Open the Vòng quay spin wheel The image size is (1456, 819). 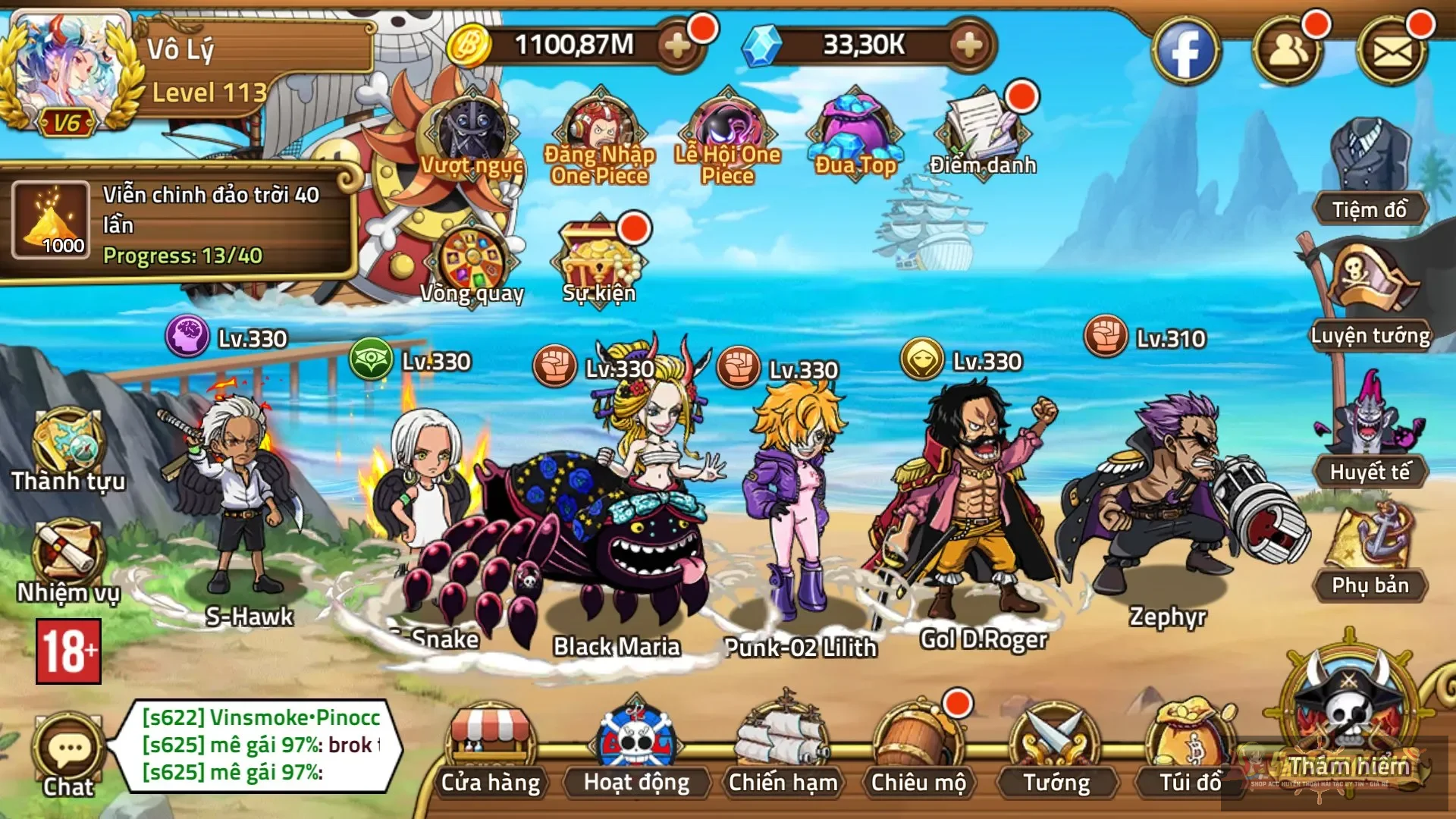pos(472,262)
